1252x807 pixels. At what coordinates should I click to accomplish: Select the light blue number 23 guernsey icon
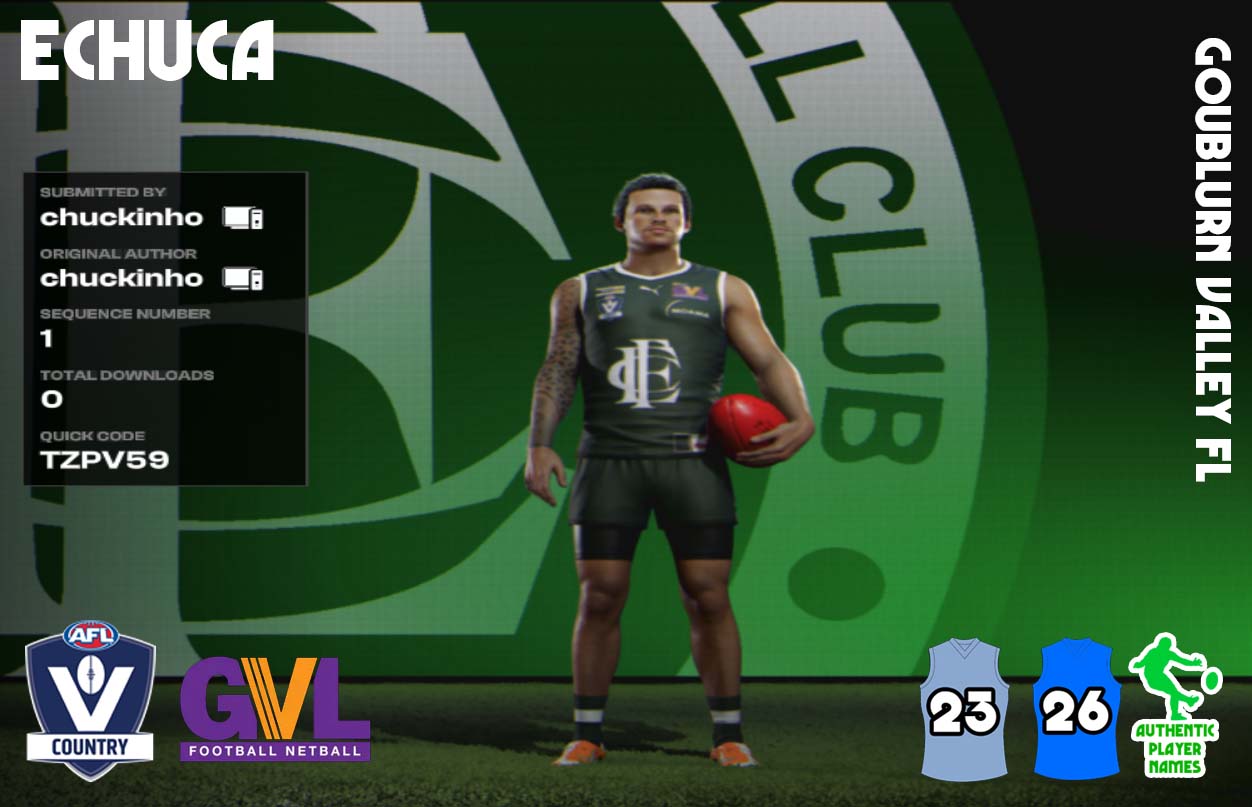pyautogui.click(x=964, y=709)
